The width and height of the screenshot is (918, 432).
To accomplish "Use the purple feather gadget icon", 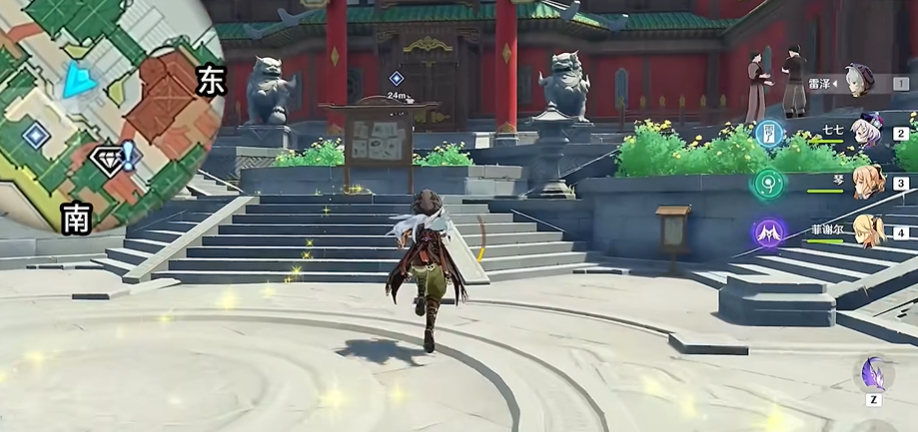I will (x=873, y=374).
